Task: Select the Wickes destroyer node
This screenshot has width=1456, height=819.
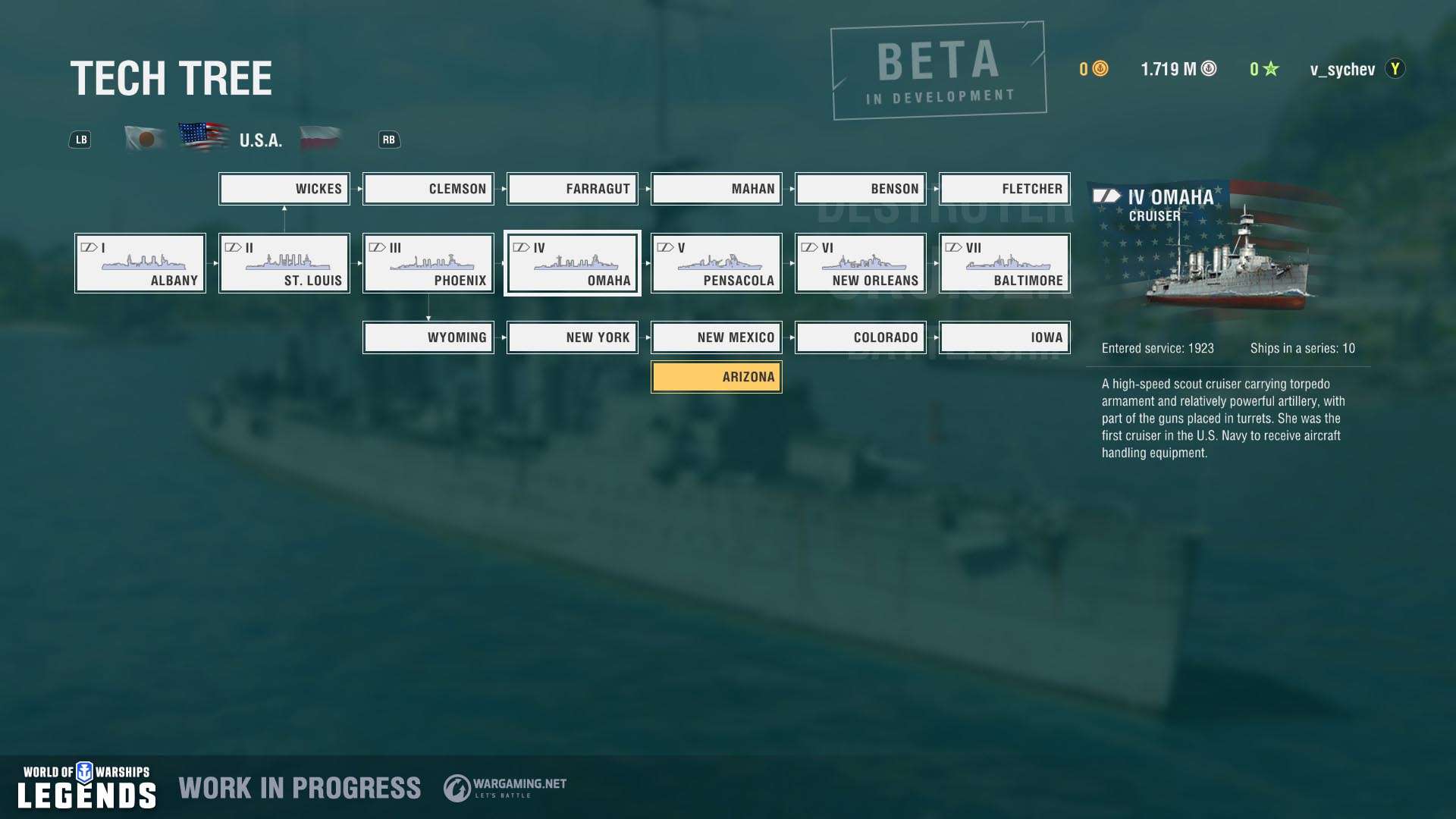Action: pyautogui.click(x=284, y=189)
